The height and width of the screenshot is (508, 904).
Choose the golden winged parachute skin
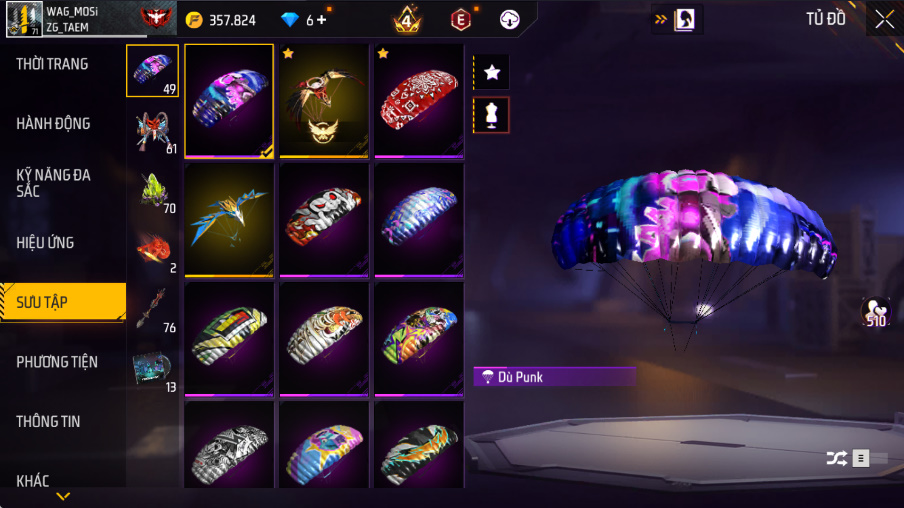324,100
